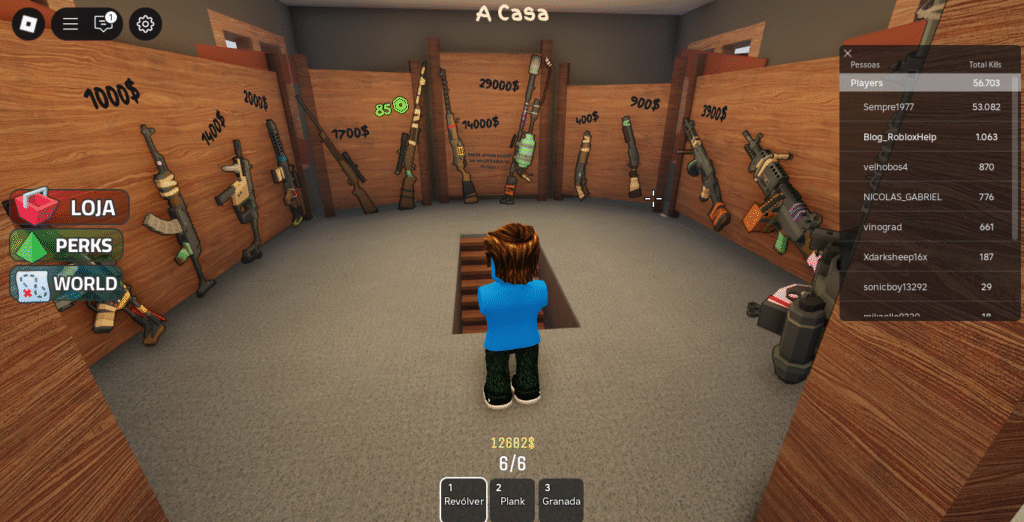Open the Roblox logo menu
This screenshot has width=1024, height=522.
tap(27, 24)
